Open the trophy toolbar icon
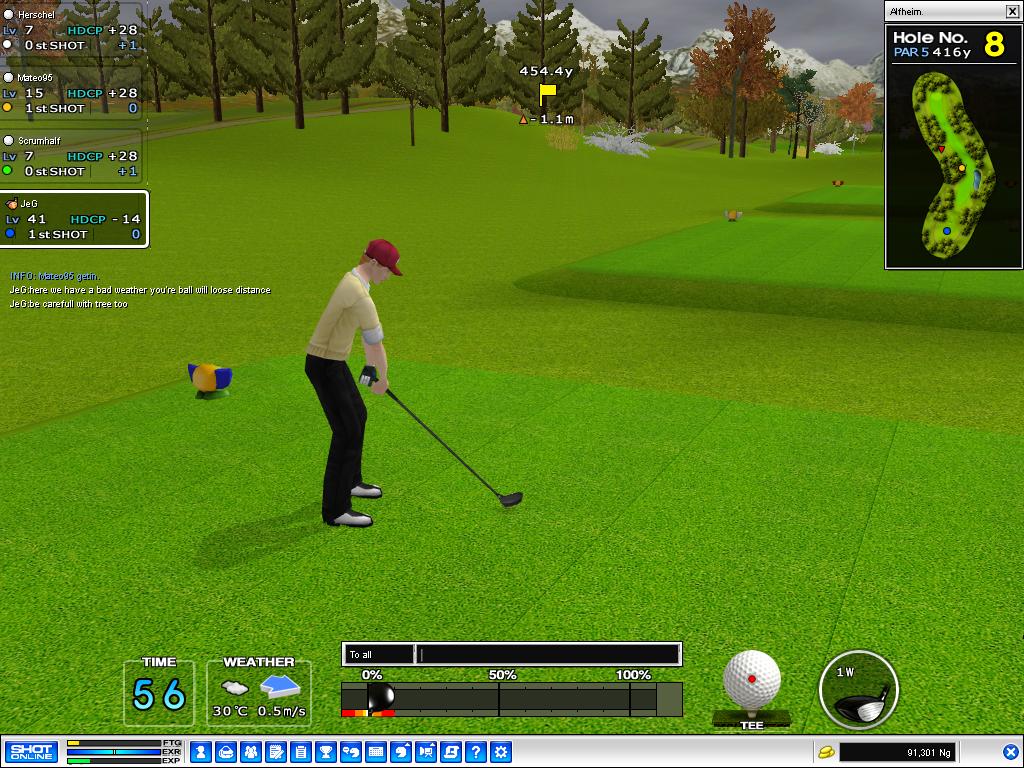The image size is (1024, 768). (326, 751)
